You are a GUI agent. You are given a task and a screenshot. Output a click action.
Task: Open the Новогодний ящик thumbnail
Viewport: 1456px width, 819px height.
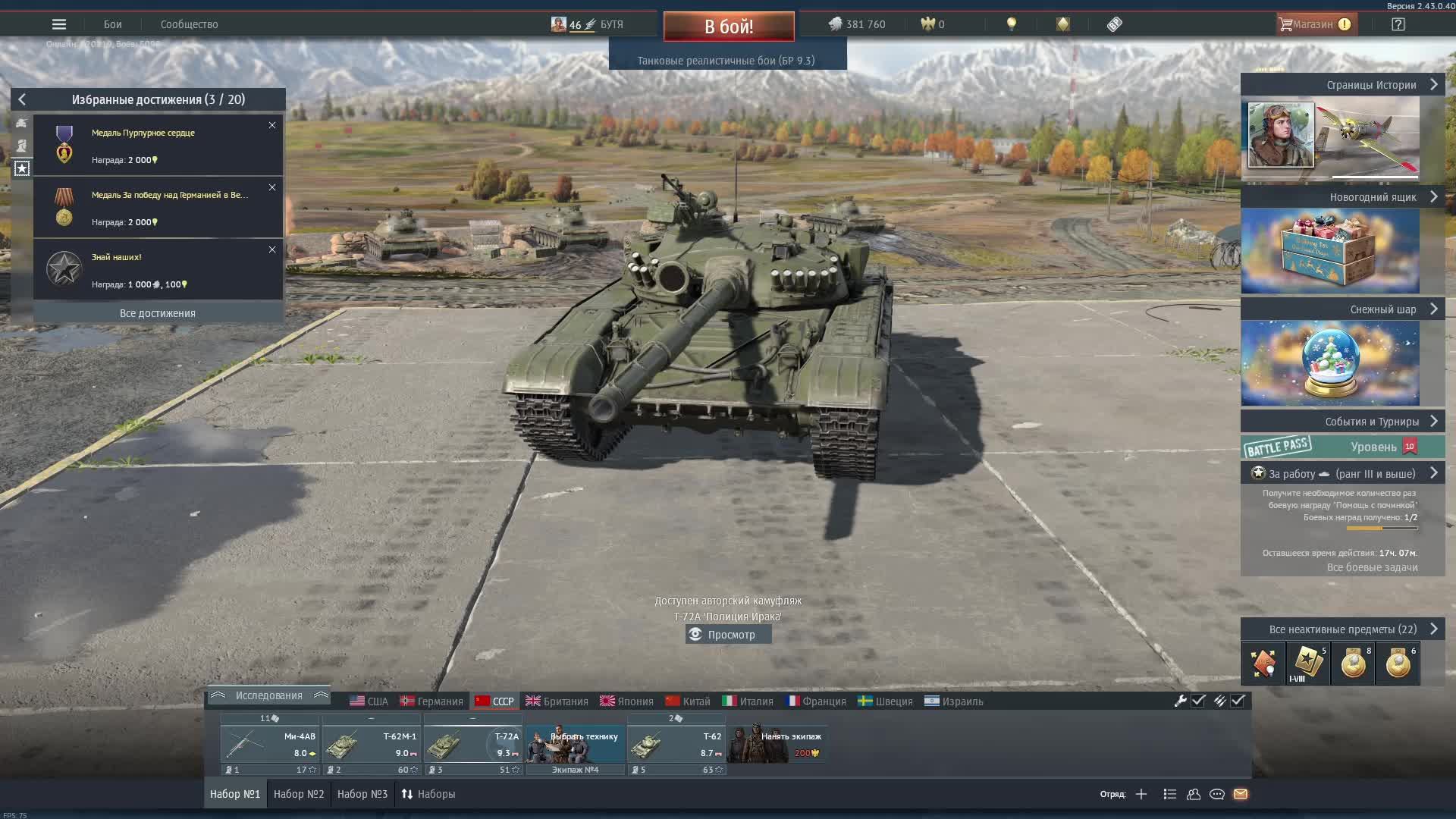[x=1330, y=251]
